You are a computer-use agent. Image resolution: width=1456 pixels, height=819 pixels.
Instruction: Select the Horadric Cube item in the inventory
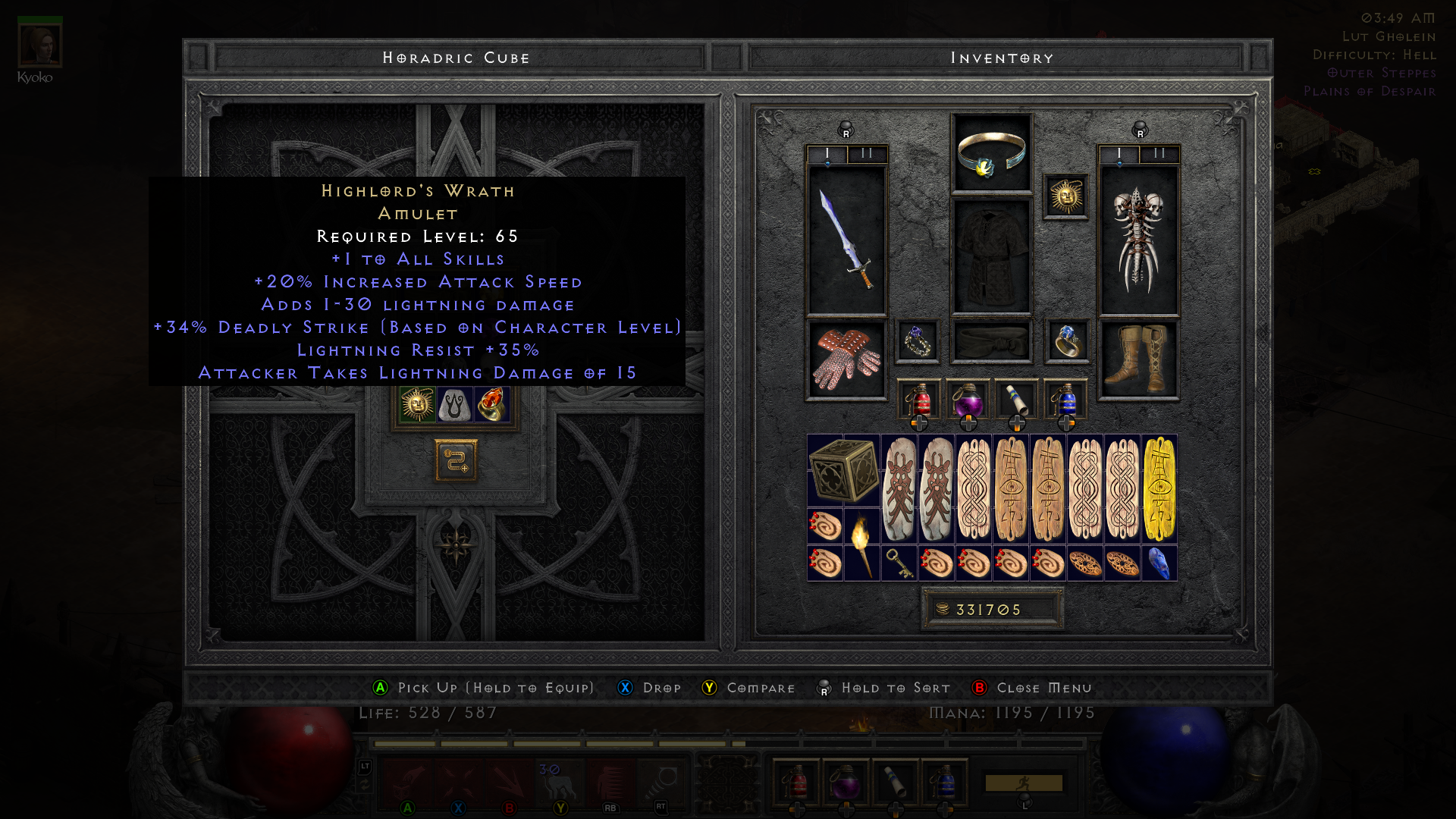tap(843, 470)
